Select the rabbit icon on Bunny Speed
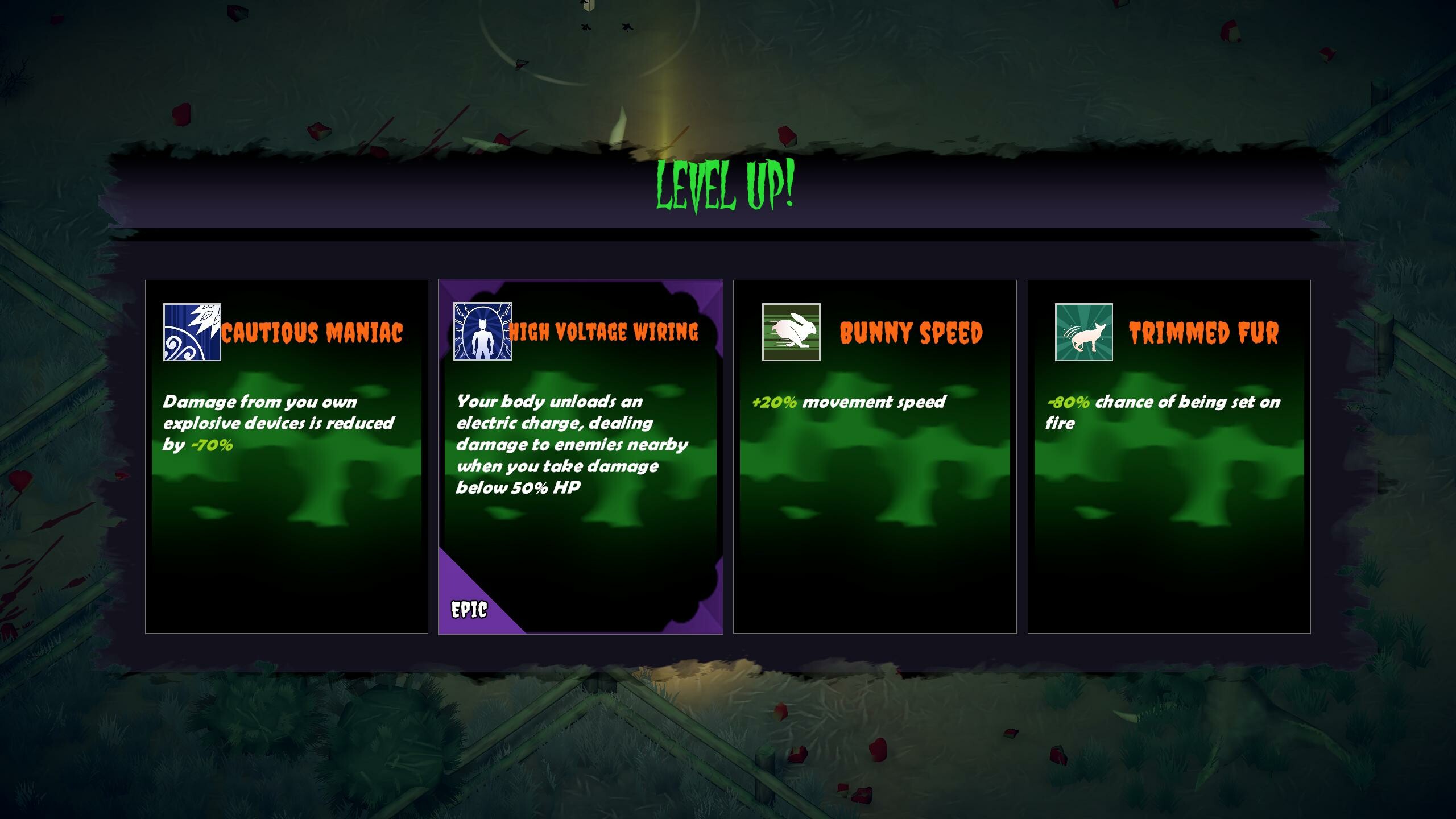Screen dimensions: 1456x819 [791, 333]
